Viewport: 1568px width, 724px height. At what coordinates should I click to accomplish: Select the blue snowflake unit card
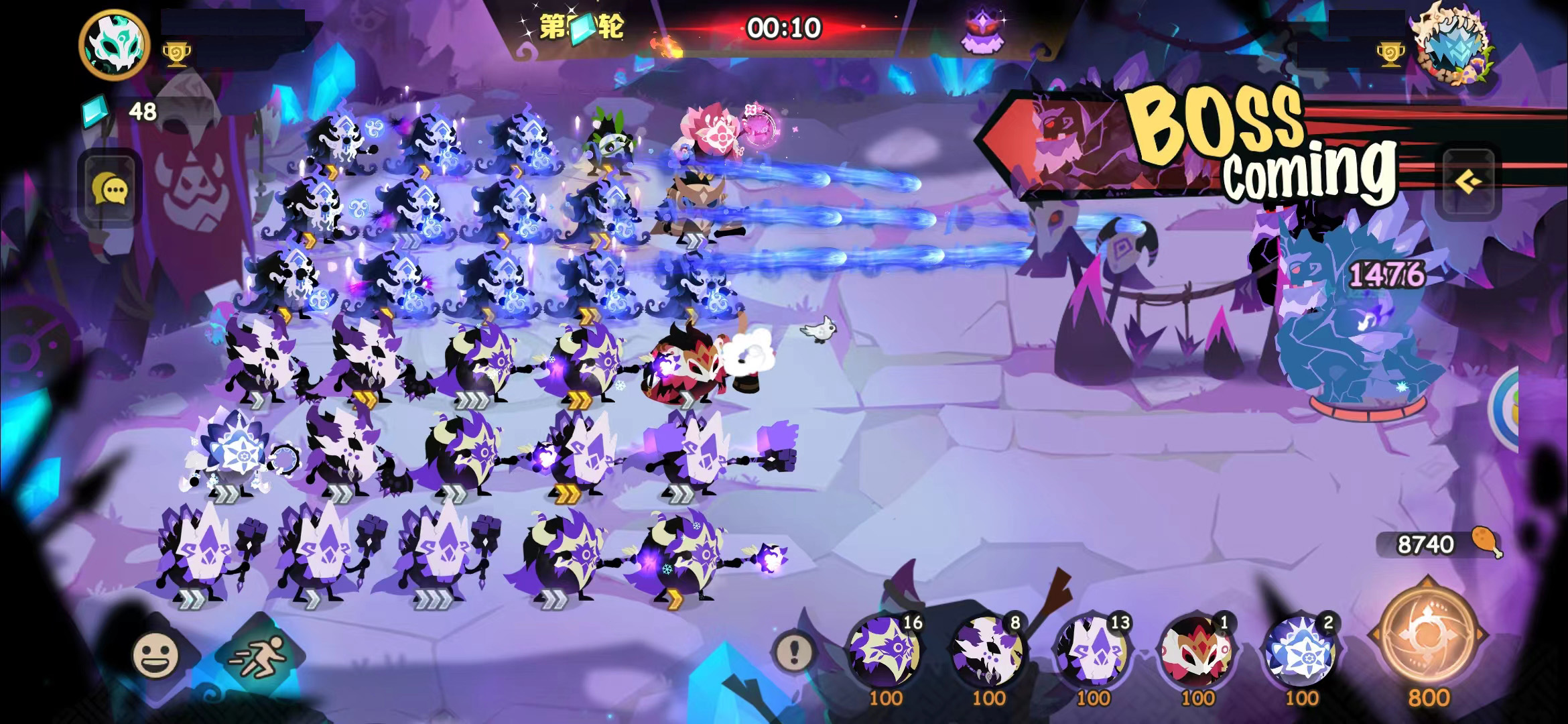1300,652
